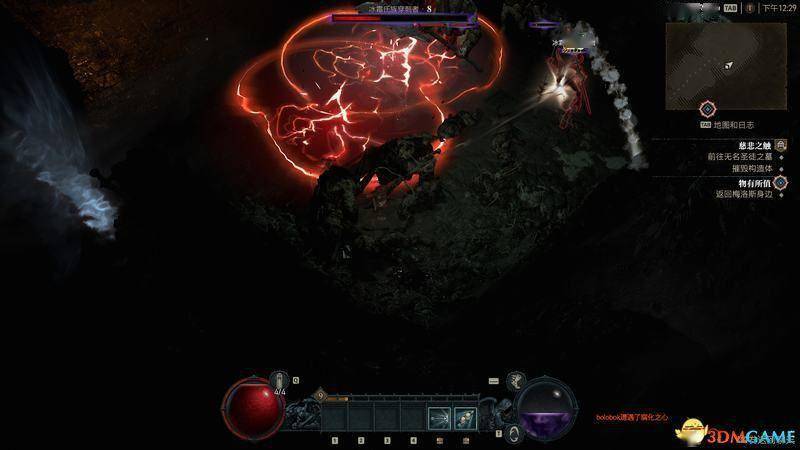Click the ring icon beside the purple orb
This screenshot has height=450, width=800.
(512, 433)
